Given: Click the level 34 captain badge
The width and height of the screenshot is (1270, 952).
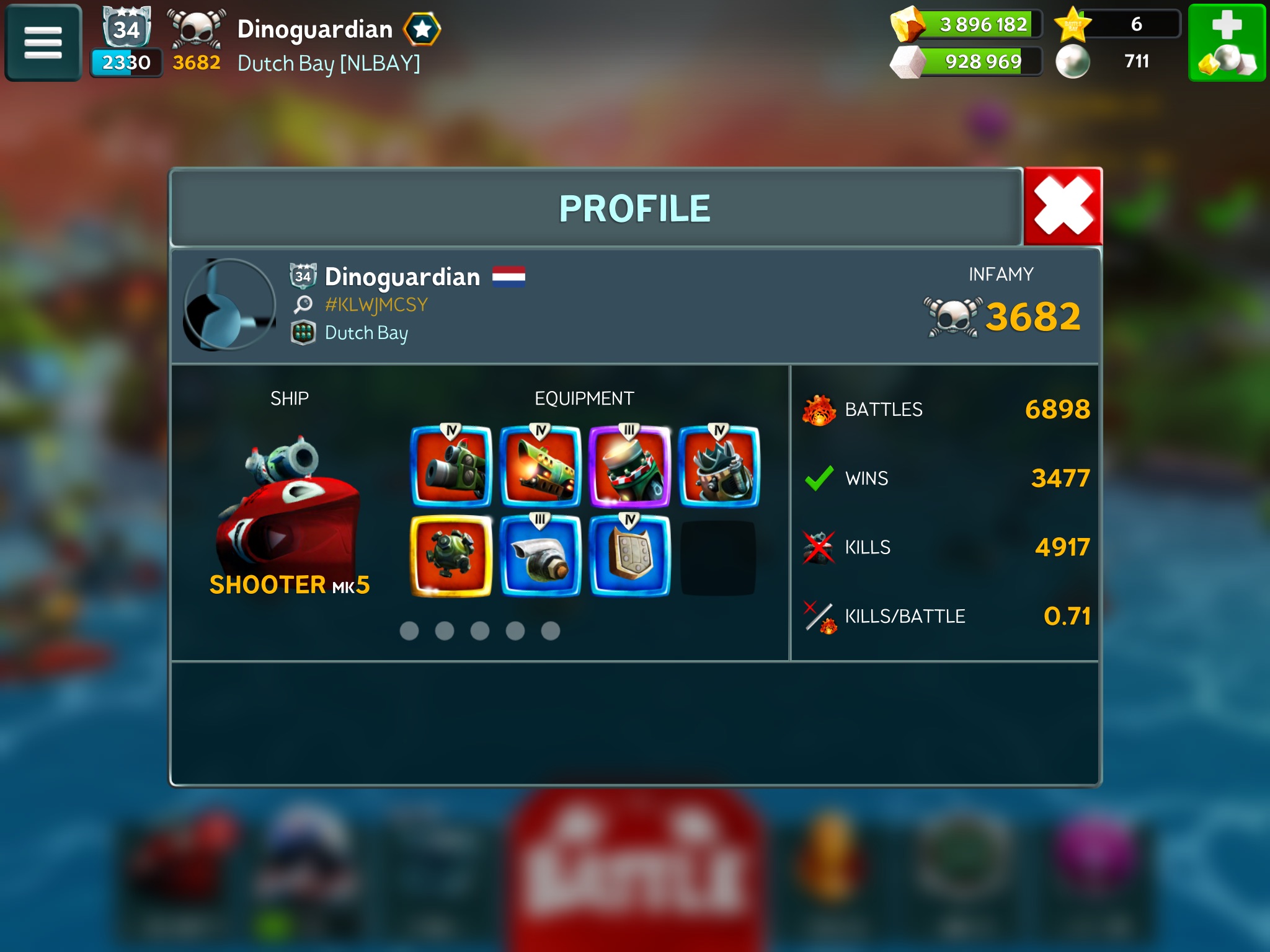Looking at the screenshot, I should click(x=127, y=28).
